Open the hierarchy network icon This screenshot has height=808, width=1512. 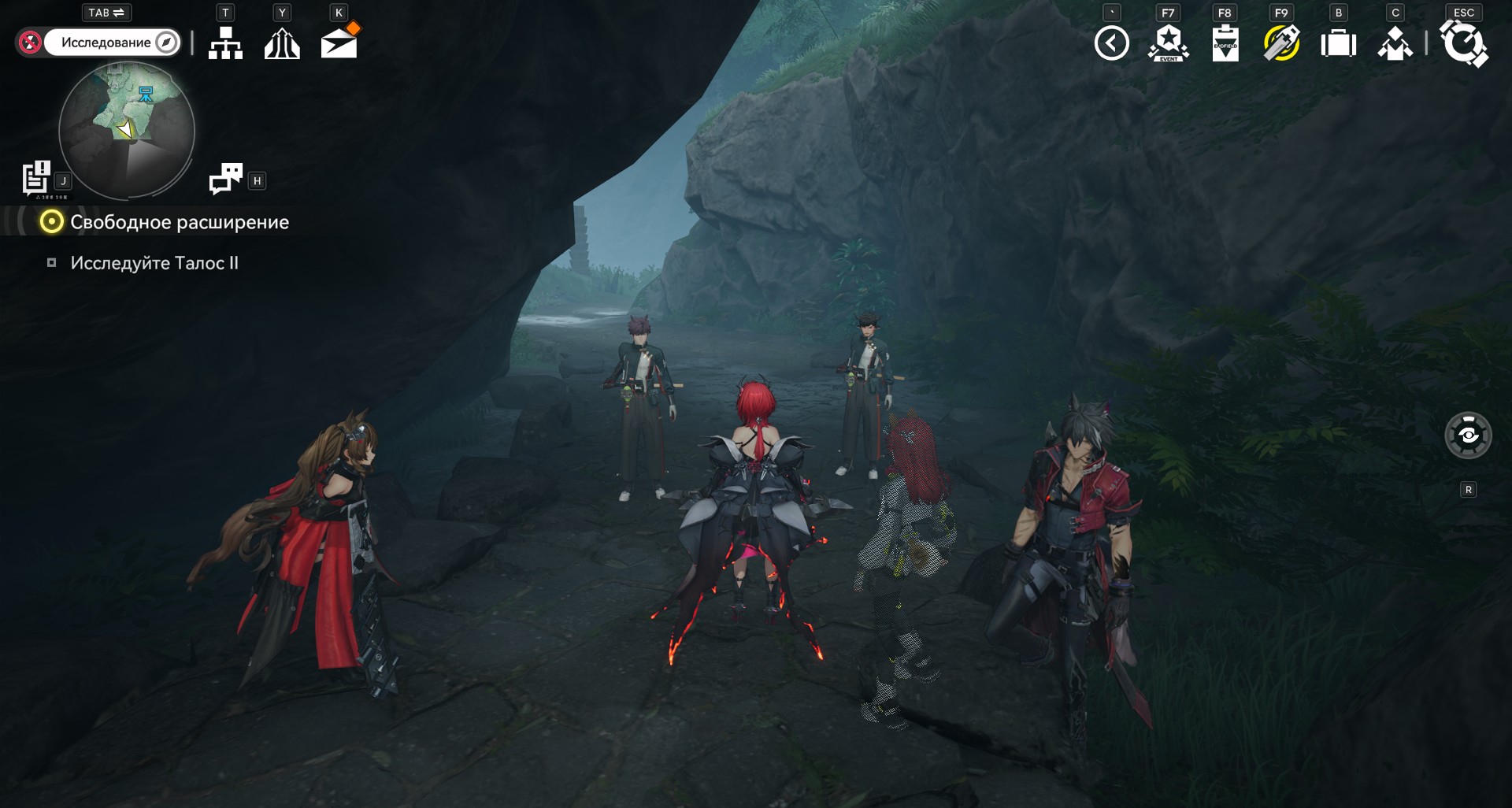pos(225,43)
